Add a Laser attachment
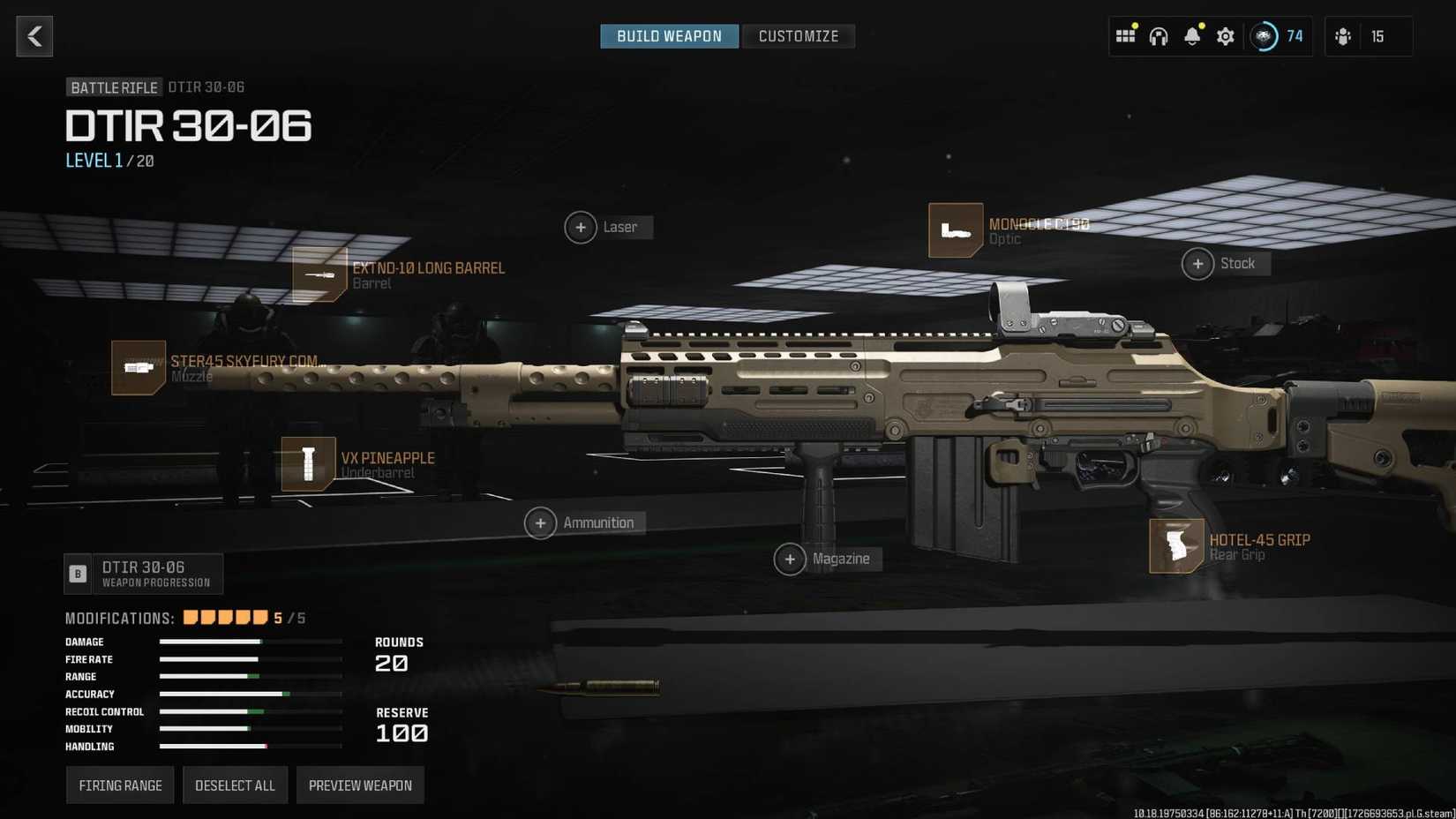Screen dimensions: 1456x819 581,227
